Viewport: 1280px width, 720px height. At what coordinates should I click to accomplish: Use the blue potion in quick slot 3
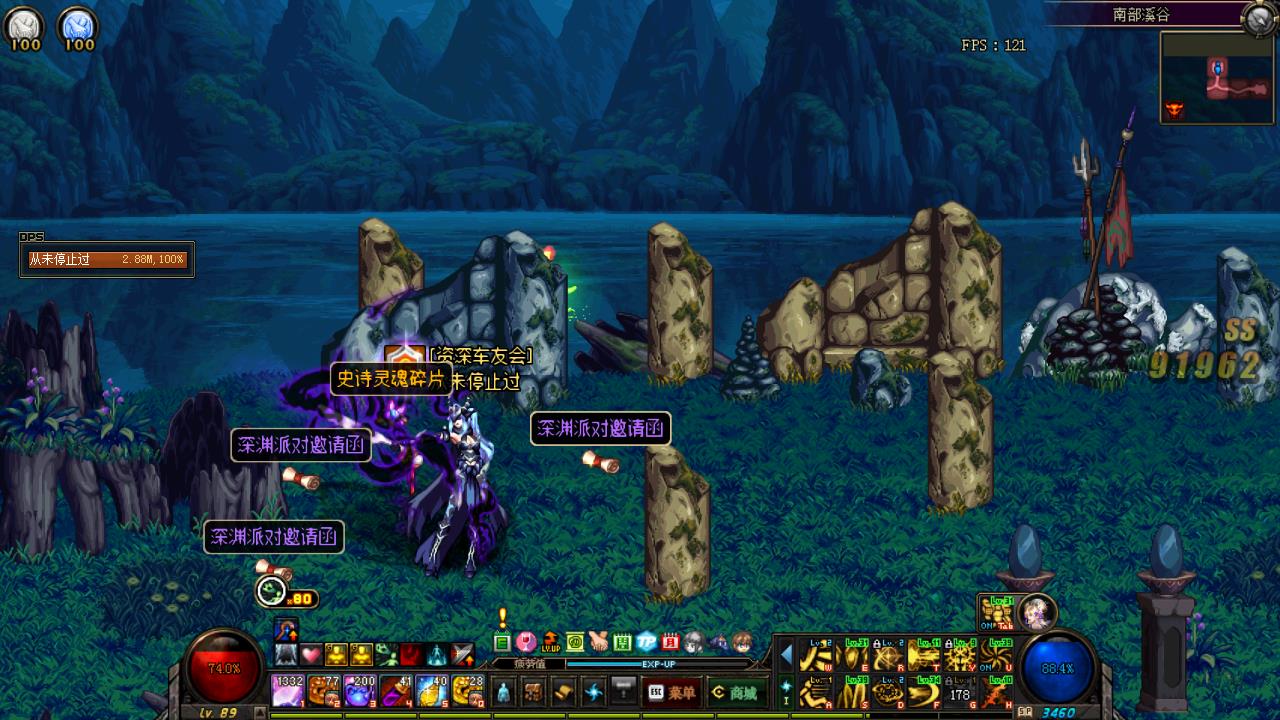[x=359, y=691]
